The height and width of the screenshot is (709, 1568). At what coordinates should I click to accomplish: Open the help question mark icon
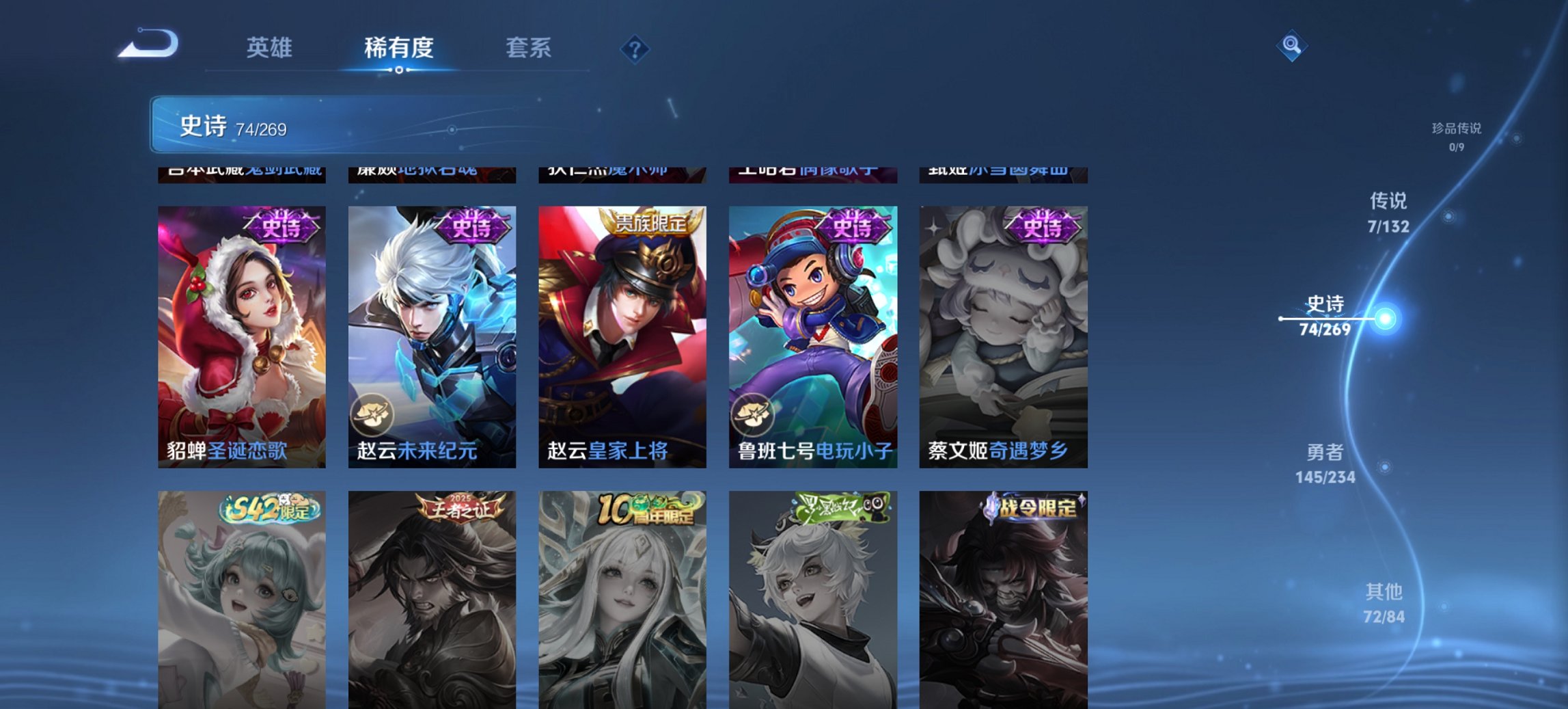635,49
